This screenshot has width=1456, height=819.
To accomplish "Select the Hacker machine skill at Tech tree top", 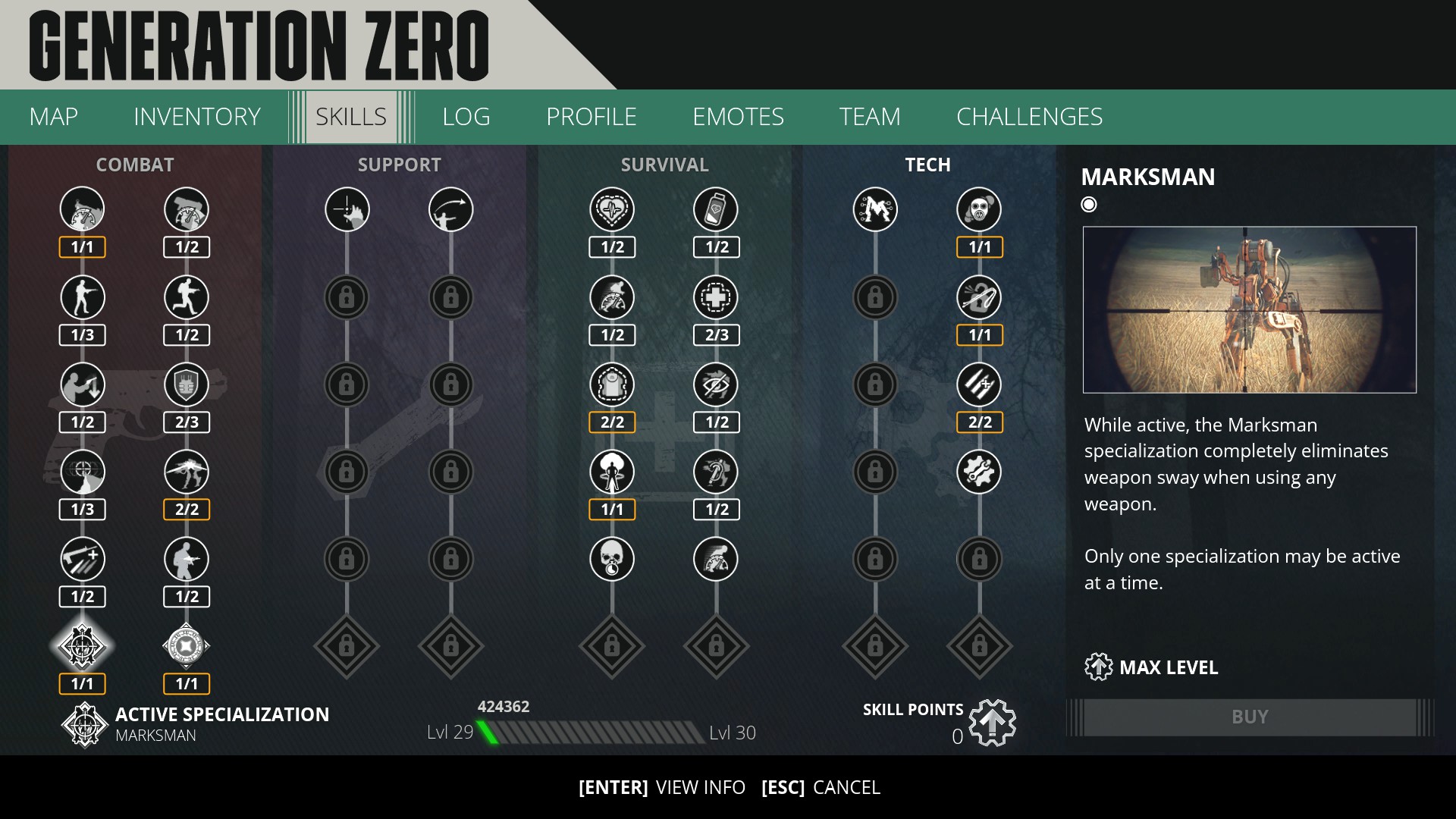I will click(x=876, y=209).
